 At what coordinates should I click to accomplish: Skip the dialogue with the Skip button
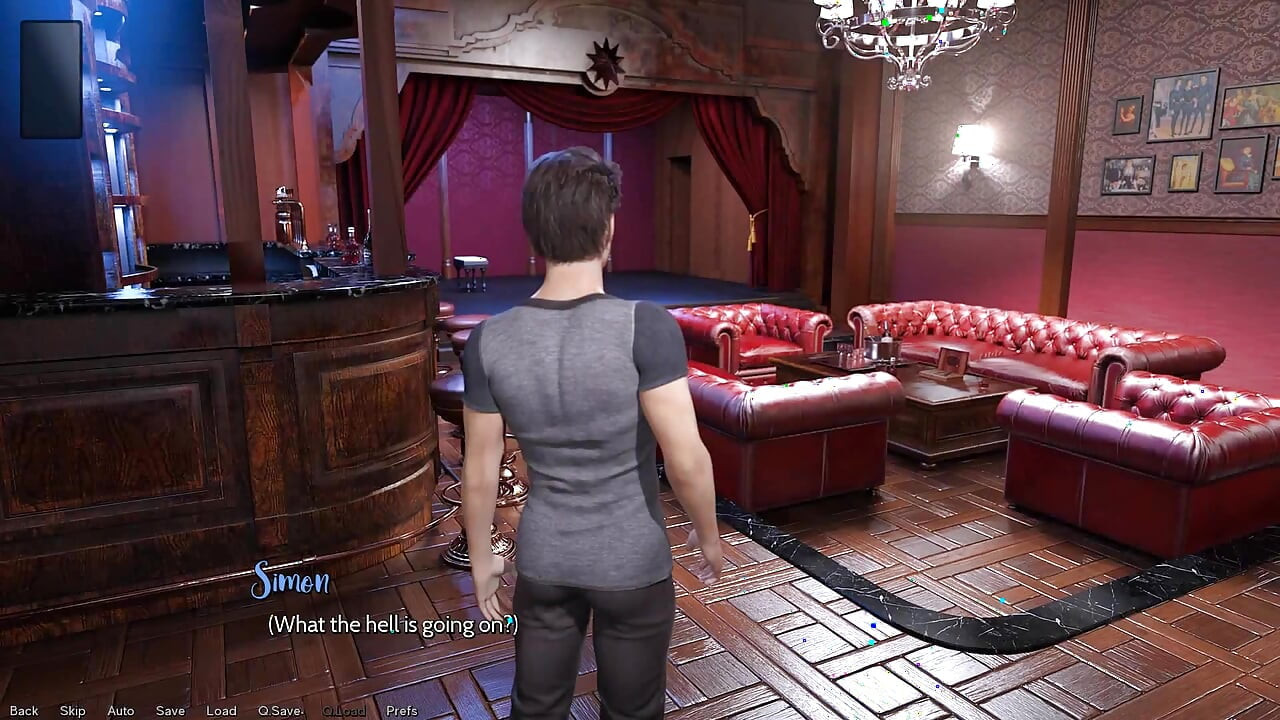click(73, 711)
